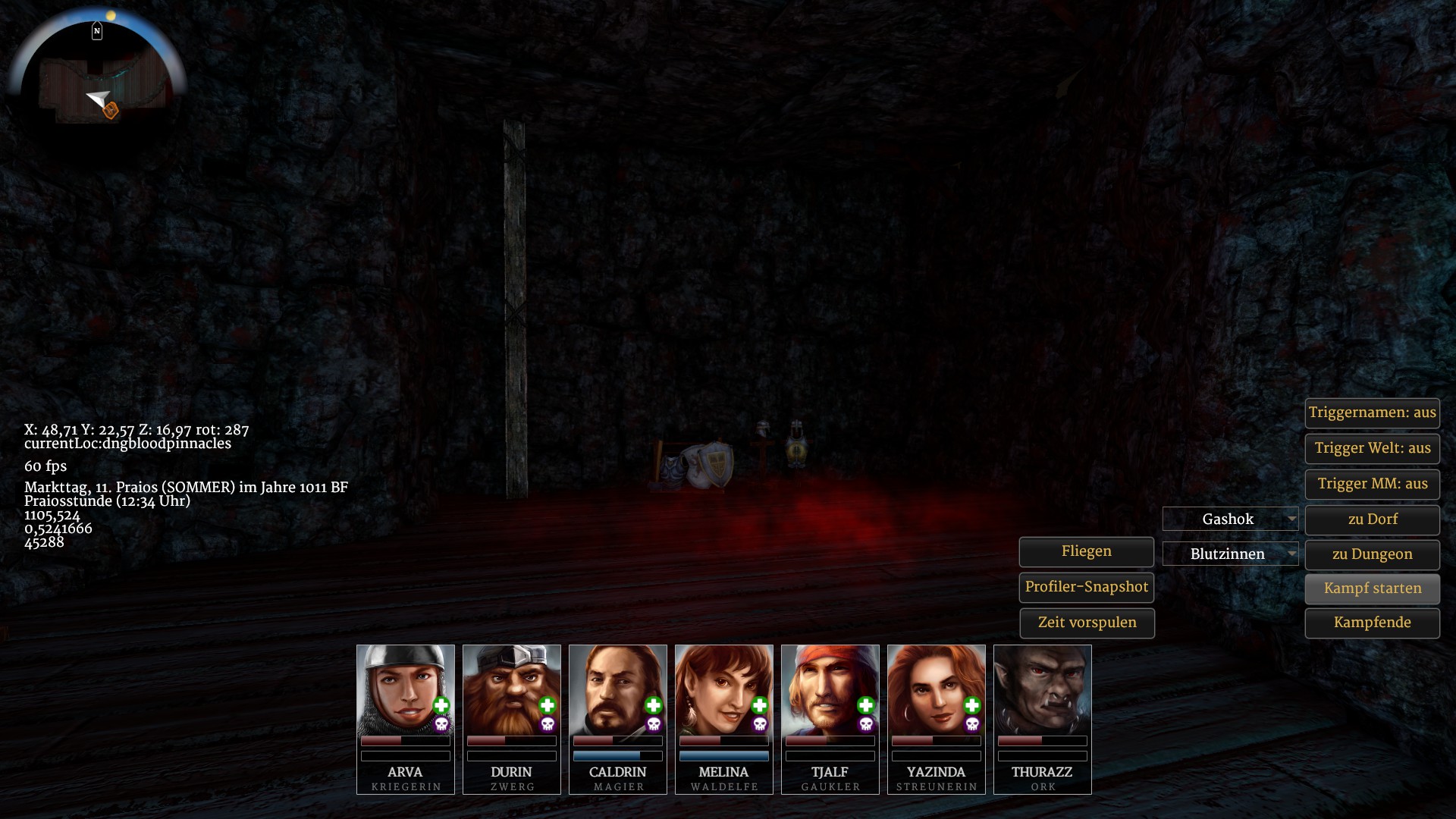The width and height of the screenshot is (1456, 819).
Task: Fast-forward time with Zeit vorspulen
Action: click(x=1086, y=623)
